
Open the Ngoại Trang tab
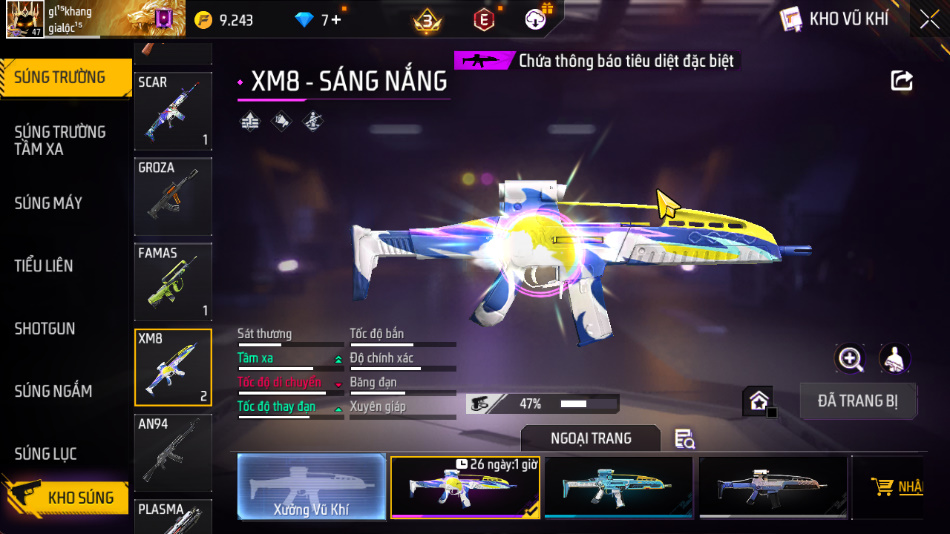coord(590,438)
